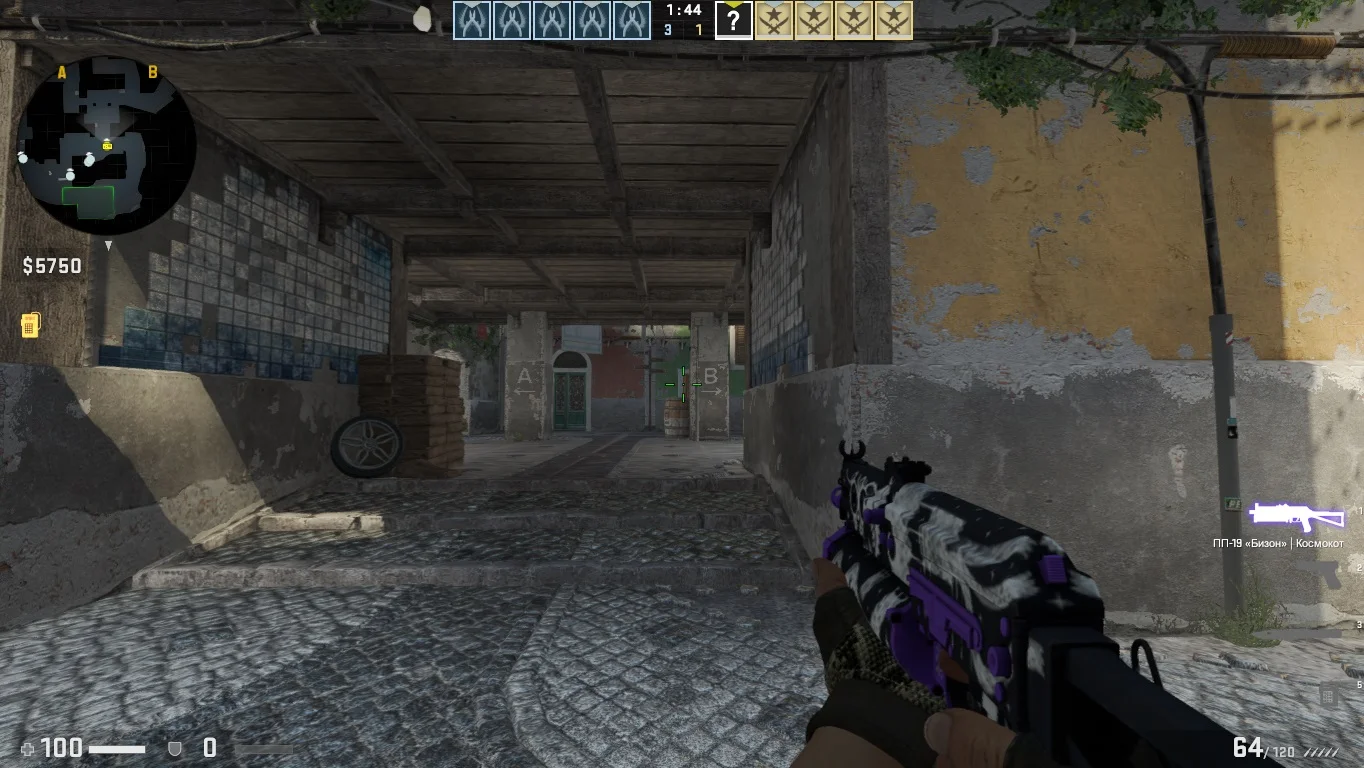Select the question mark player avatar

[733, 20]
